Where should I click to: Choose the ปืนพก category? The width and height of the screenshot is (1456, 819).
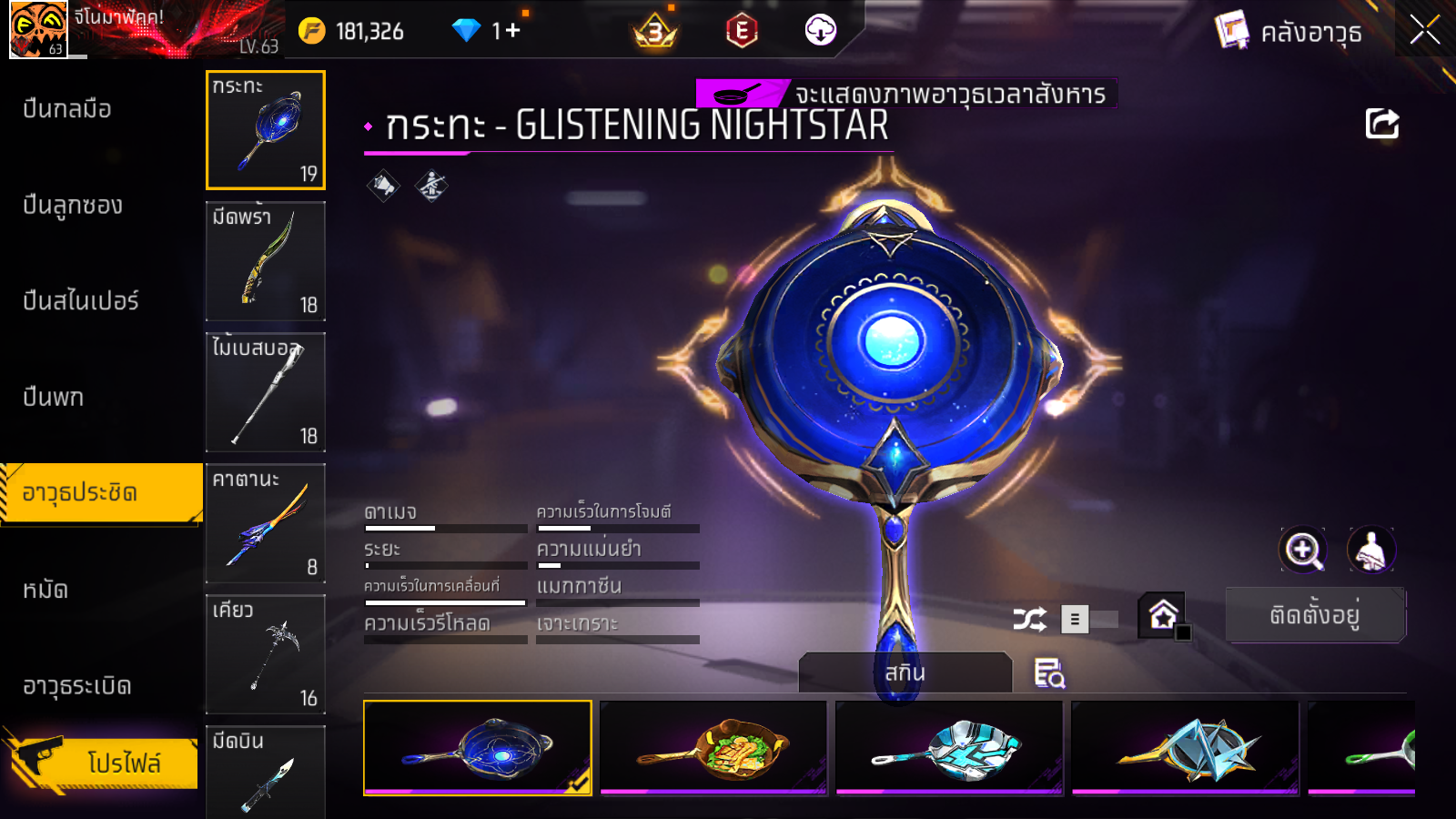pyautogui.click(x=54, y=398)
